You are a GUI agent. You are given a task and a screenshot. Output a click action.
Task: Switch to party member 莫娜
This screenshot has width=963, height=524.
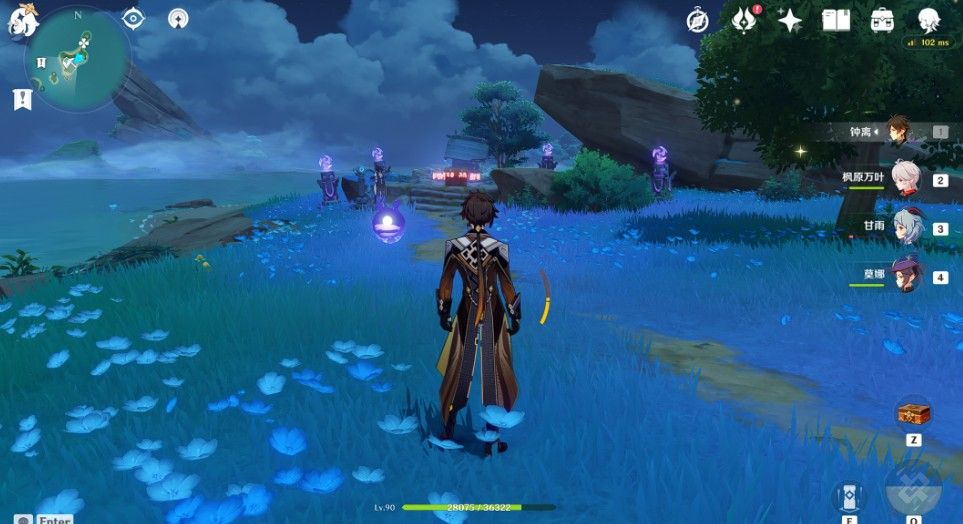coord(905,275)
